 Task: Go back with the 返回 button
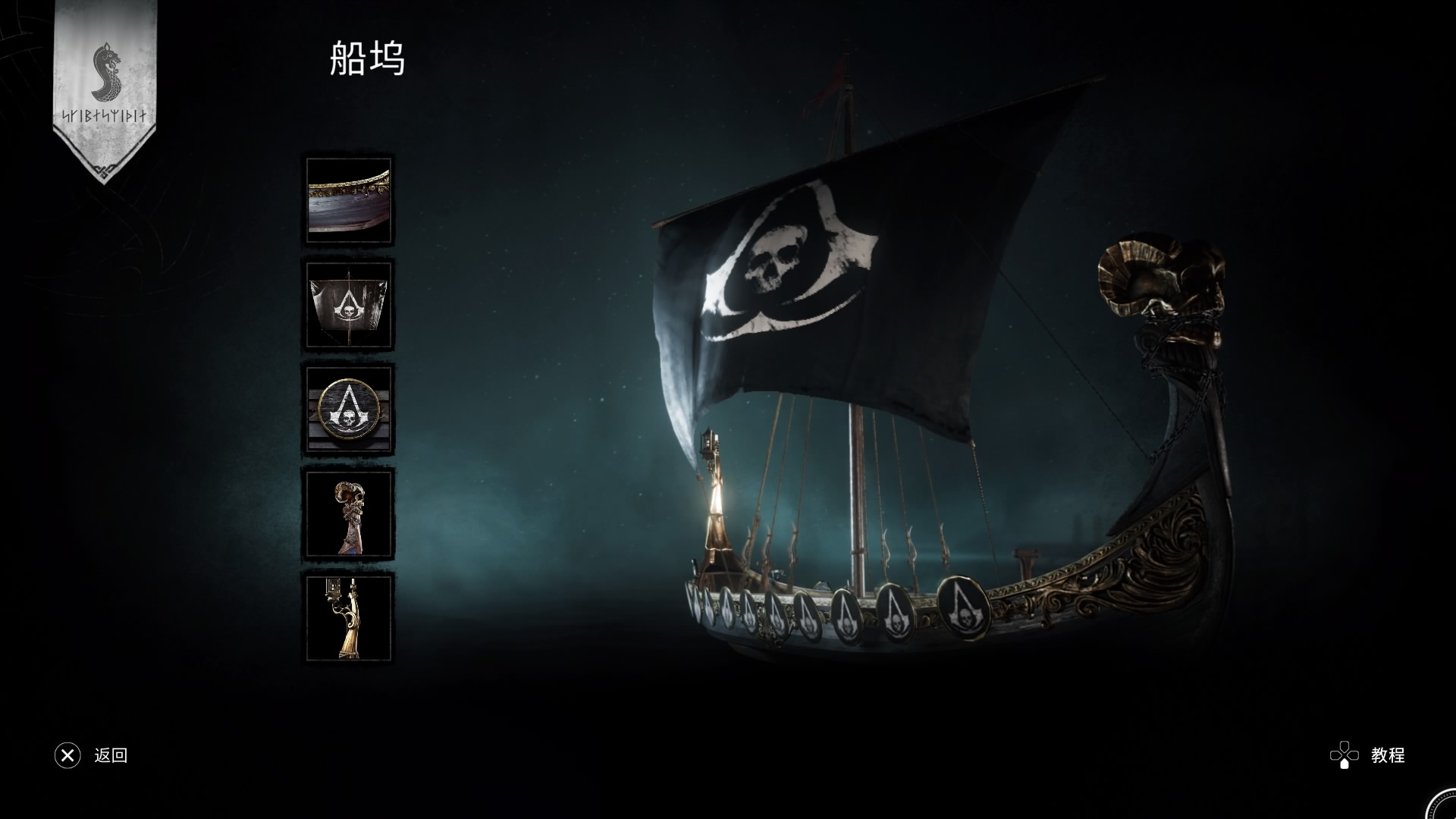[92, 755]
